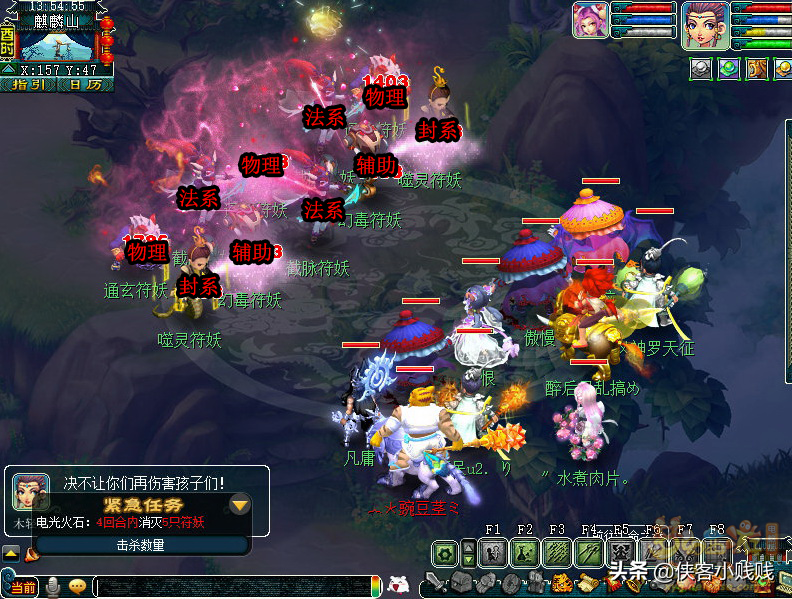Screen dimensions: 792x599
Task: Open the green gear shortcut settings
Action: [x=446, y=552]
